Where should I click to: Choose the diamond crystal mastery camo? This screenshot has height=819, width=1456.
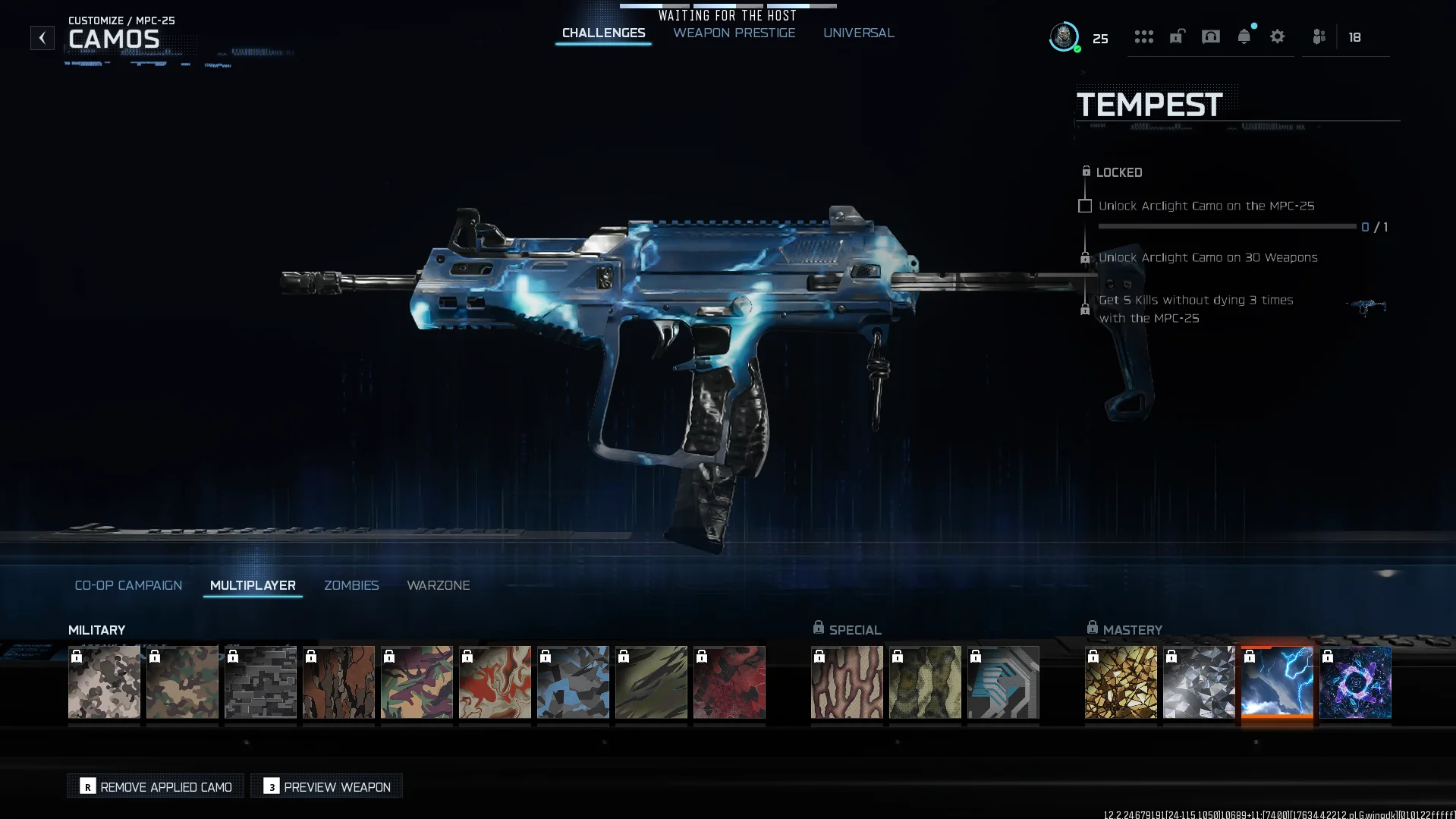(x=1199, y=682)
